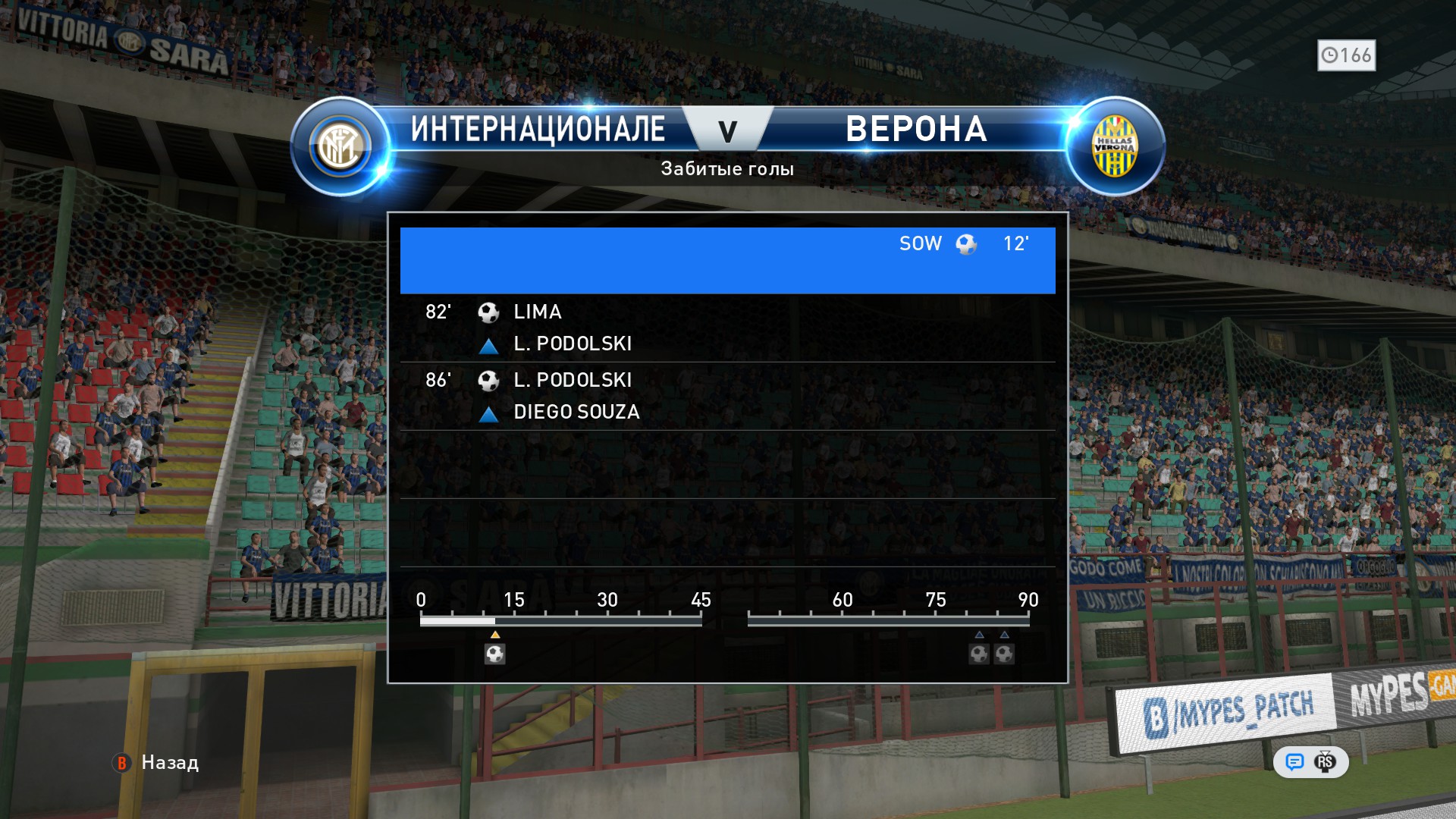Screen dimensions: 1456x819
Task: Choose the 82' LIMA goal entry
Action: 727,328
